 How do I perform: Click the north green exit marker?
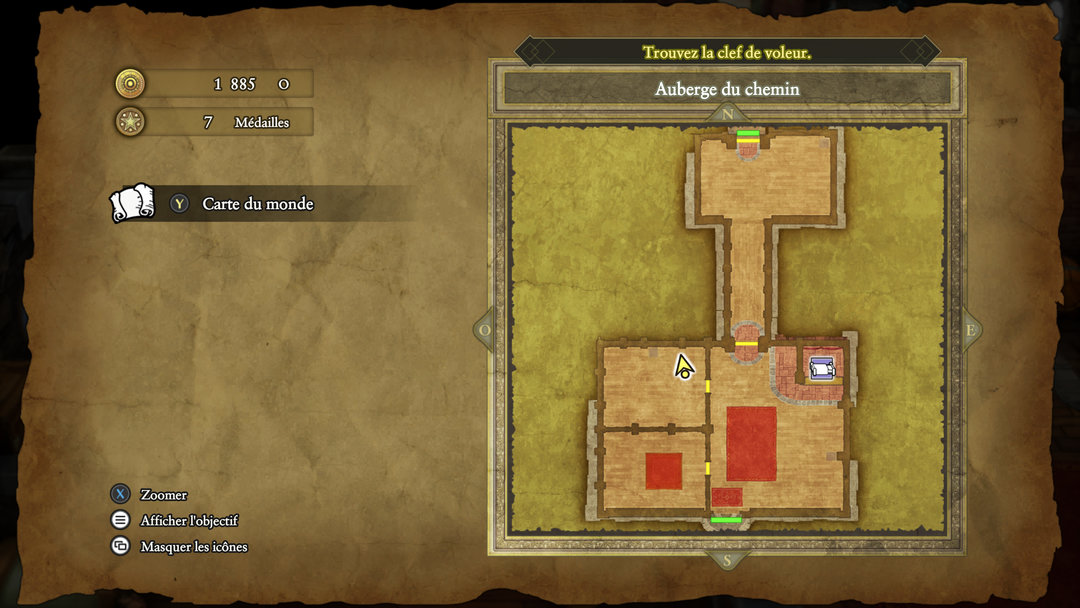pyautogui.click(x=748, y=133)
